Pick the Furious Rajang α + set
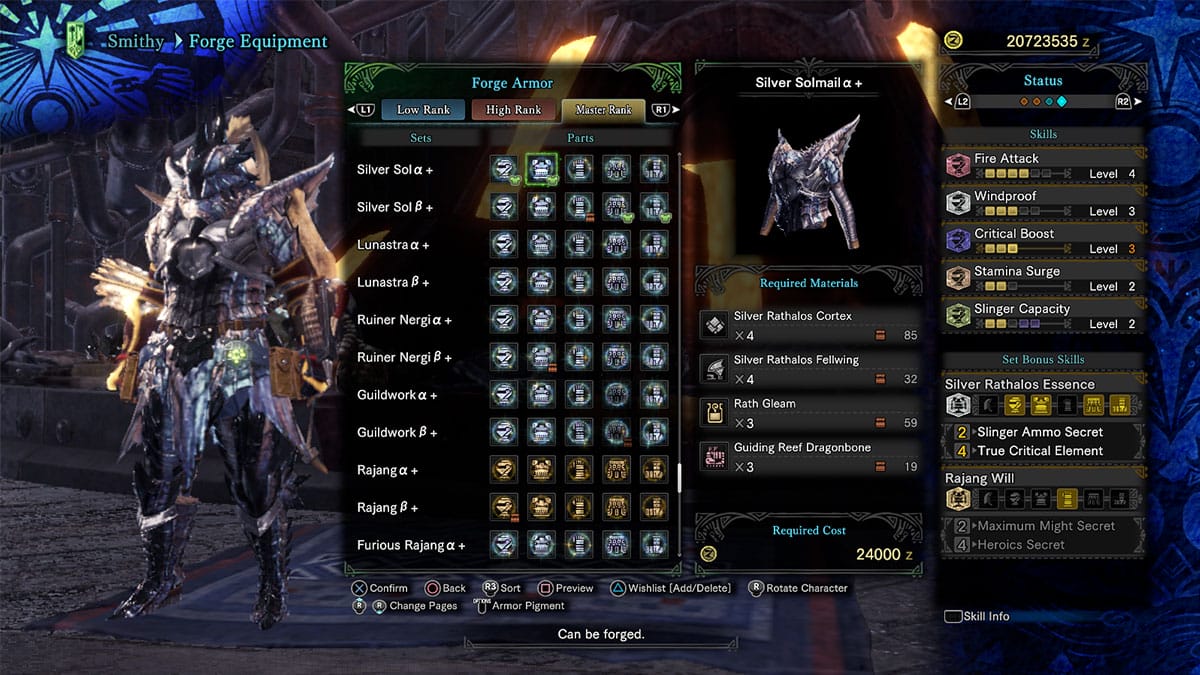 (x=411, y=545)
